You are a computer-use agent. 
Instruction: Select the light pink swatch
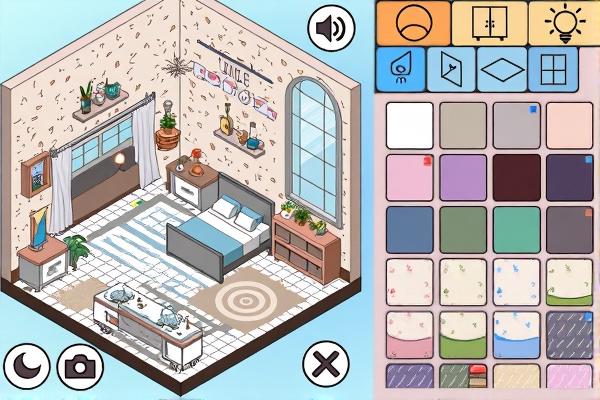[410, 177]
